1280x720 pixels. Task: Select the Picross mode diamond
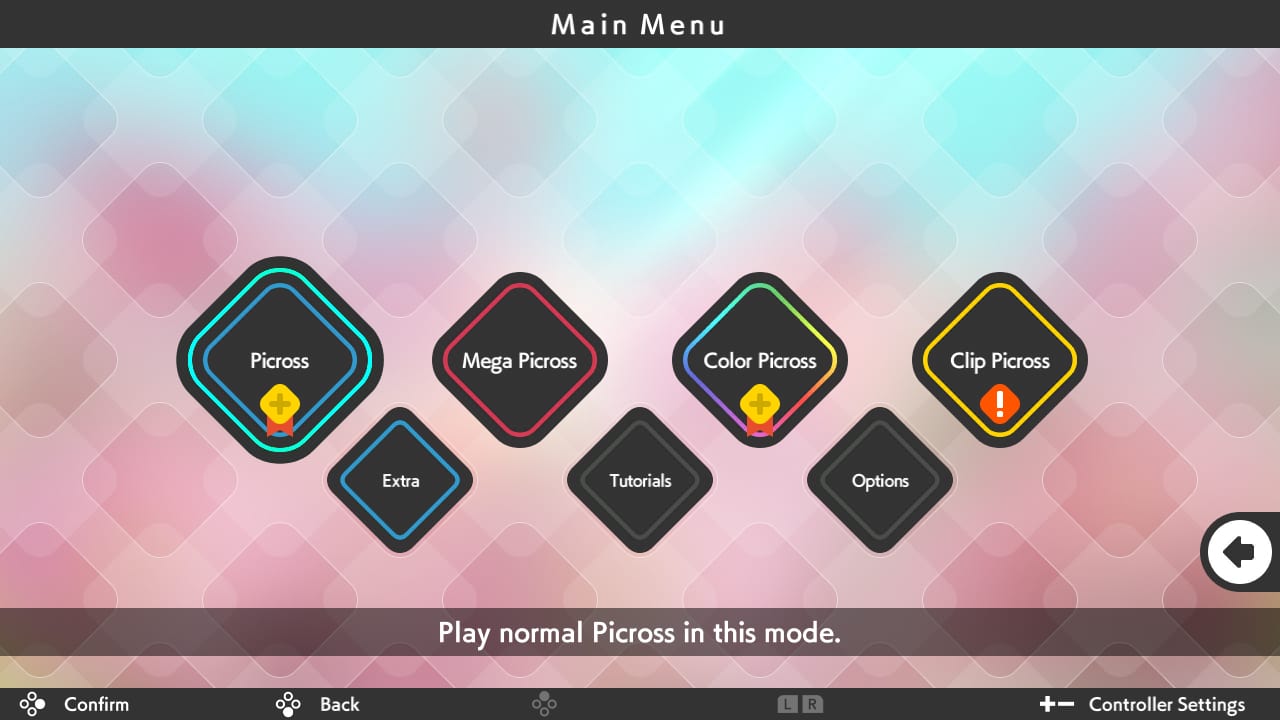coord(279,361)
